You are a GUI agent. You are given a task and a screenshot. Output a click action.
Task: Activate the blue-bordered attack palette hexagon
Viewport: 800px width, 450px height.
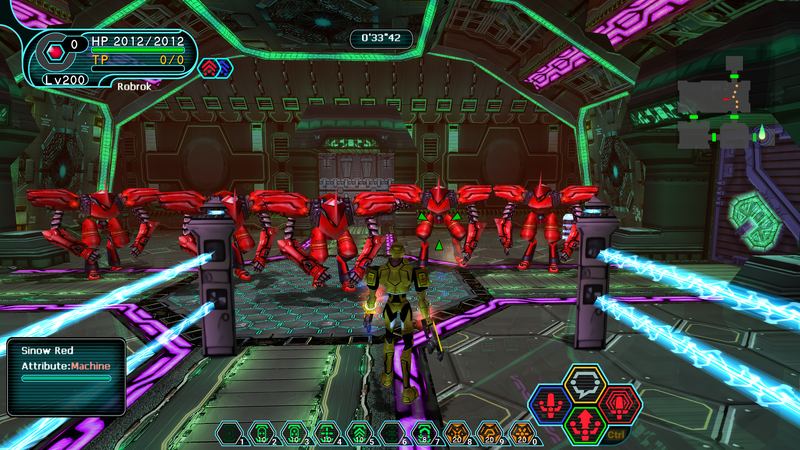tap(549, 405)
